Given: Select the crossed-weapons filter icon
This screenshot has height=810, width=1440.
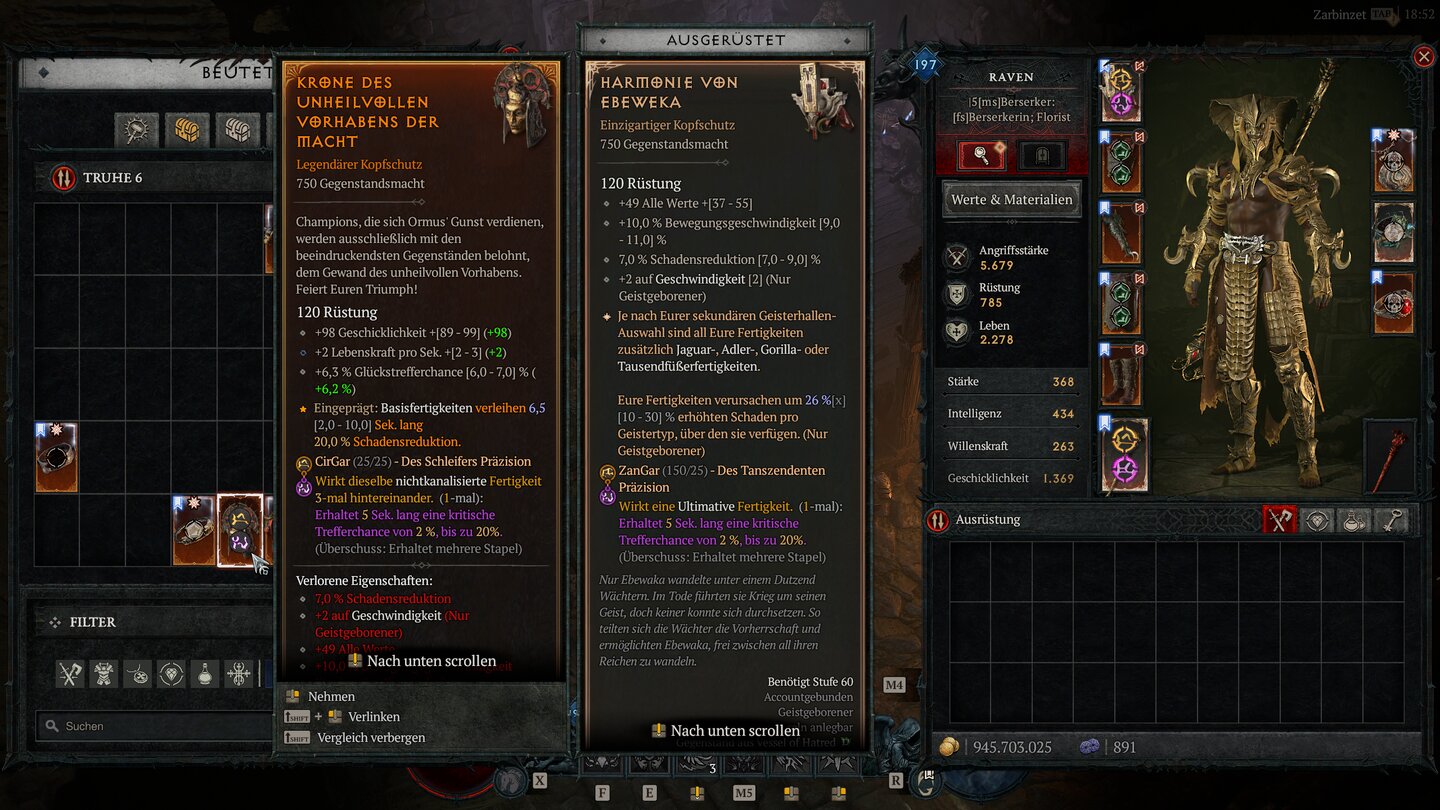Looking at the screenshot, I should [69, 673].
